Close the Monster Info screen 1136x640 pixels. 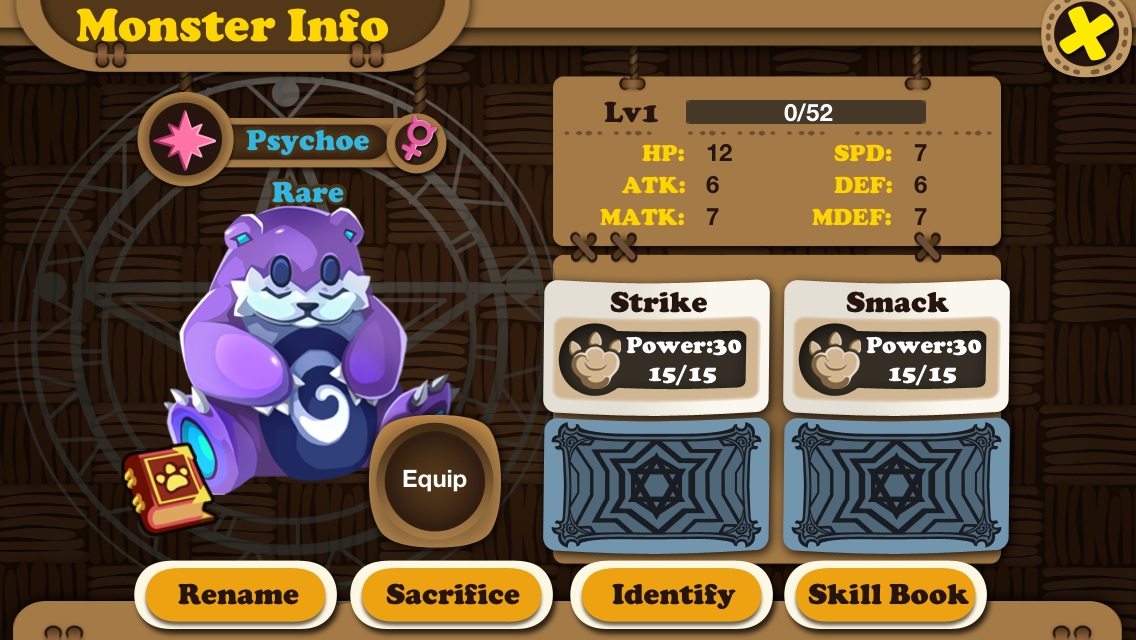click(1088, 35)
